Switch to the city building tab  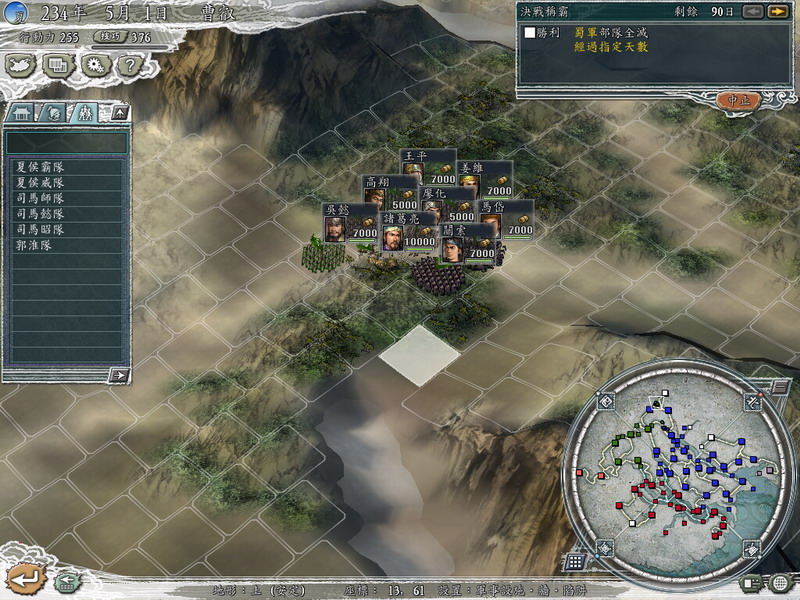coord(22,112)
